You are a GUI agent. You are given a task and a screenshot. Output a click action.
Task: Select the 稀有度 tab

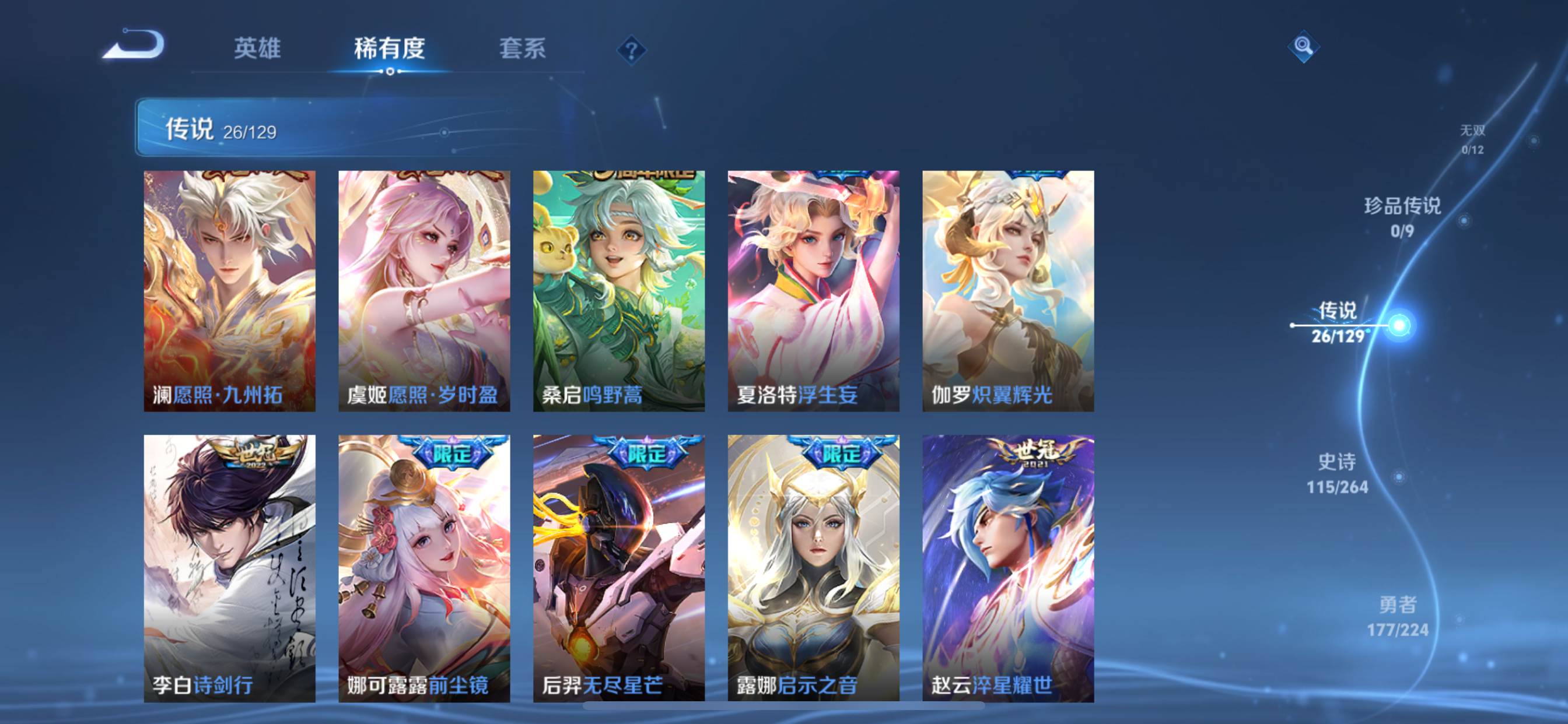point(390,48)
